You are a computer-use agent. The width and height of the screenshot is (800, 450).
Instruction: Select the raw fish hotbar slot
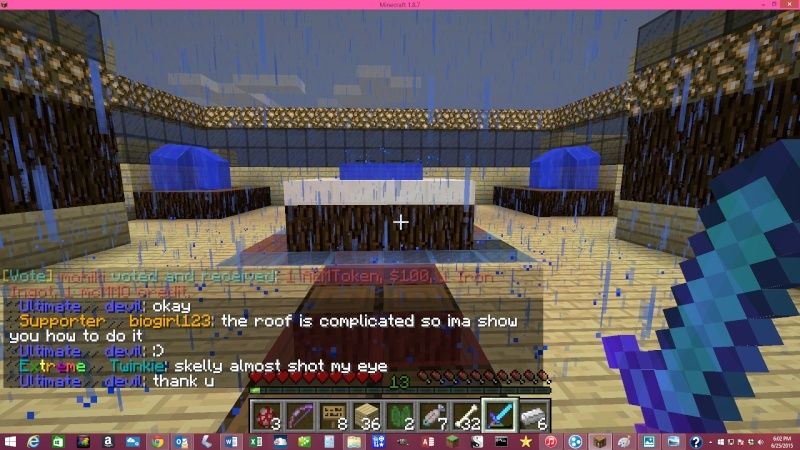432,414
